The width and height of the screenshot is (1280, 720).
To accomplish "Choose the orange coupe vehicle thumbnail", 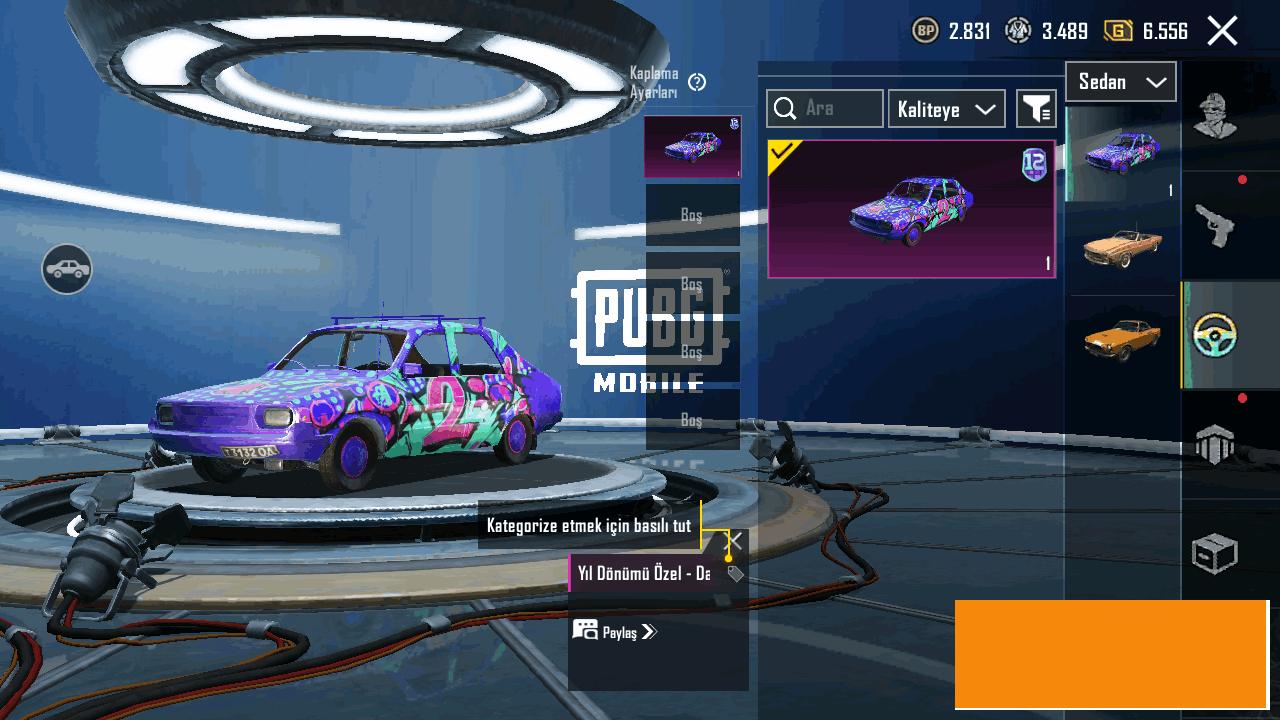I will click(1122, 340).
